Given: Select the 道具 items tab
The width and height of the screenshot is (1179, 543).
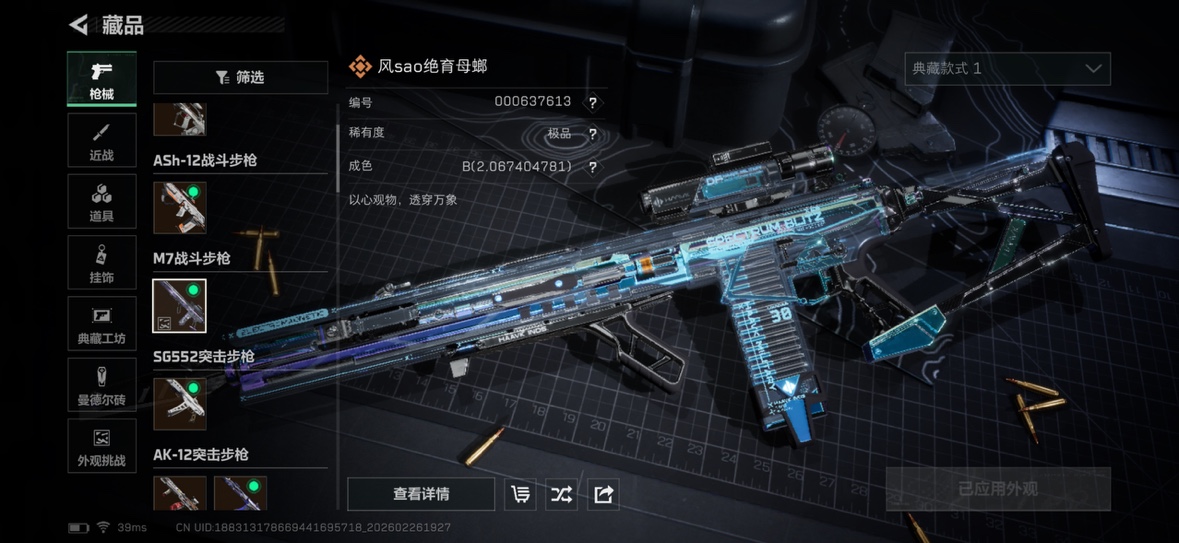Looking at the screenshot, I should [102, 201].
